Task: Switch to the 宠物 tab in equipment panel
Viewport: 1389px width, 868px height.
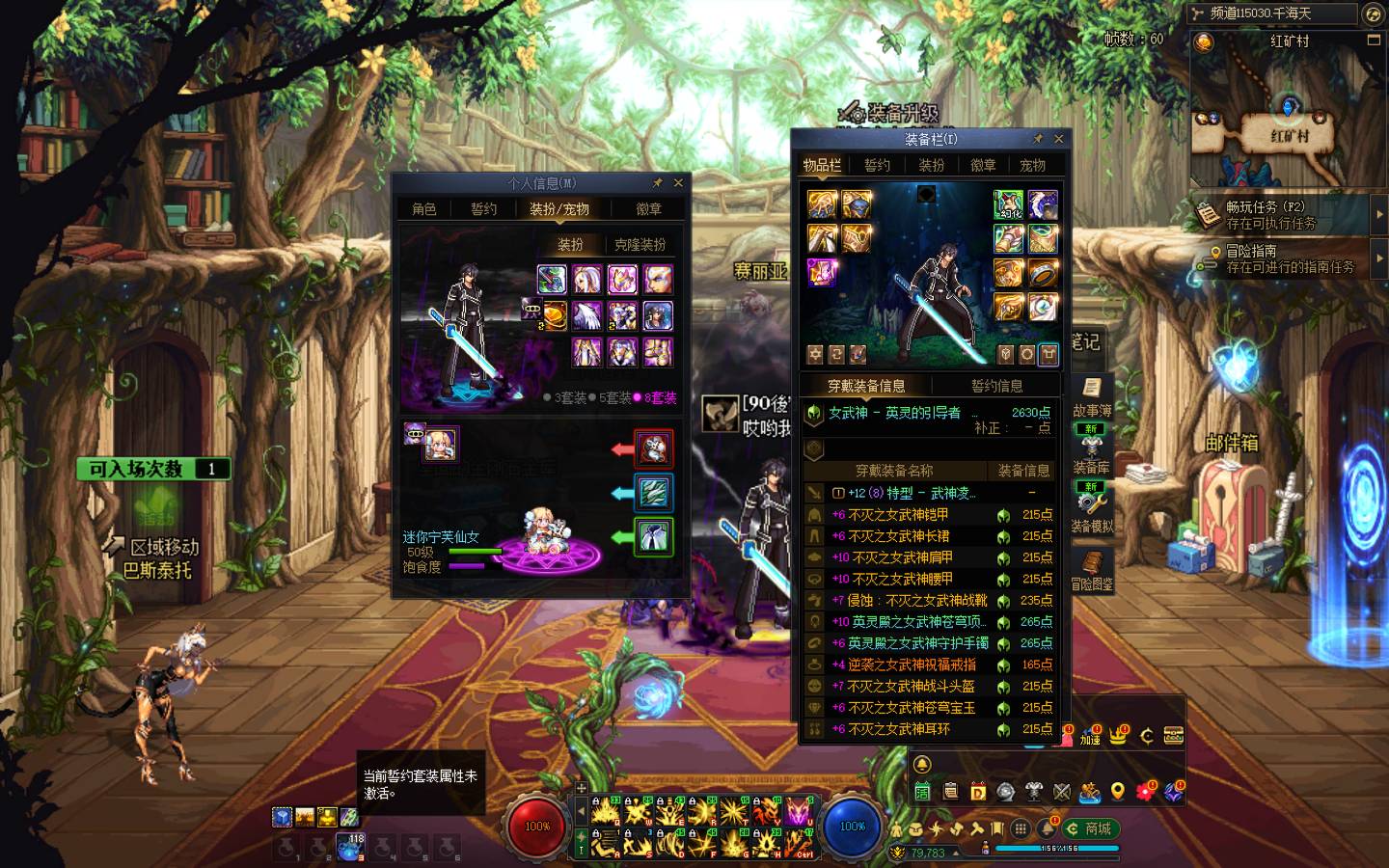Action: pos(1032,165)
